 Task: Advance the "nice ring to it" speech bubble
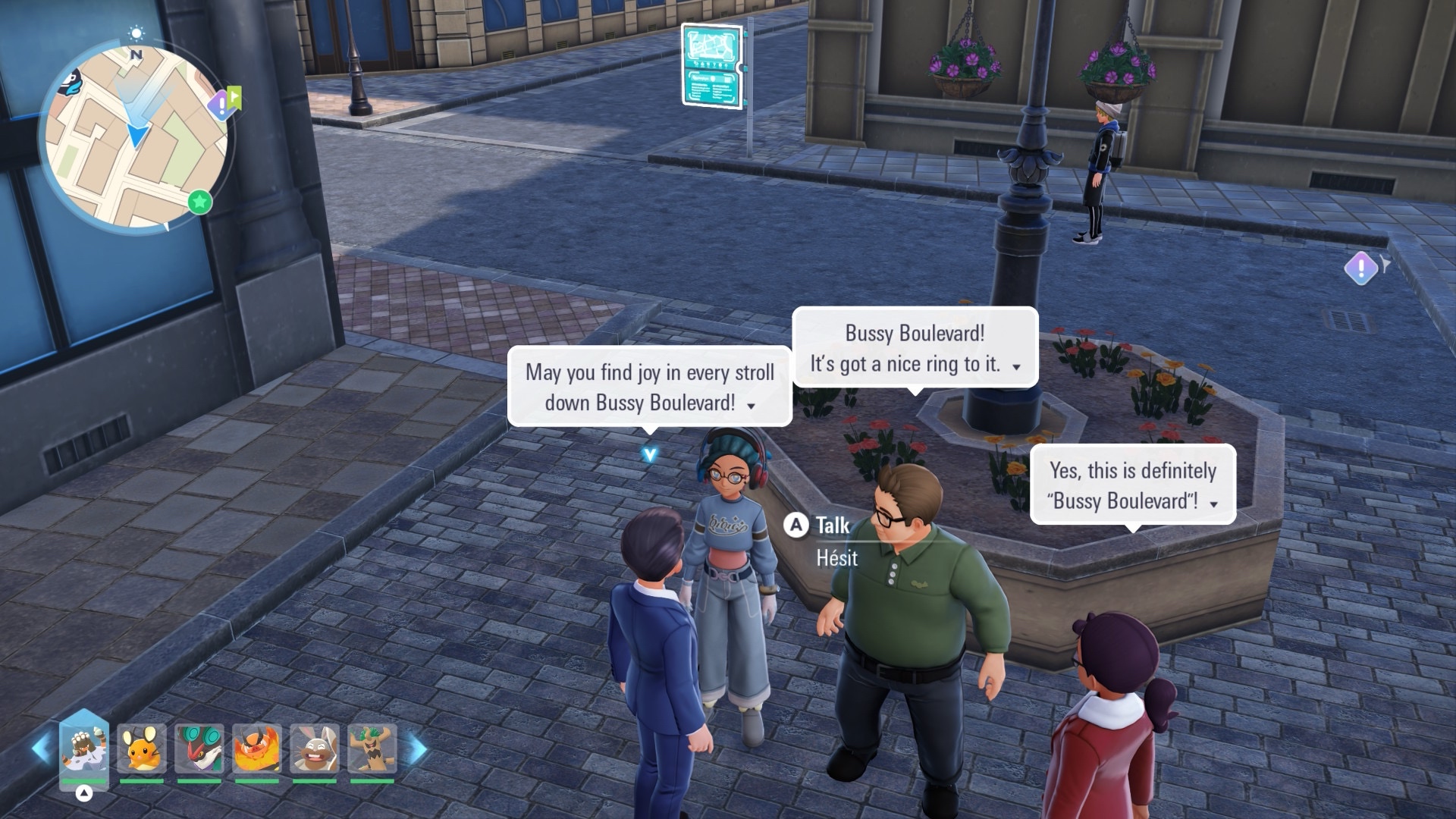pos(1016,367)
